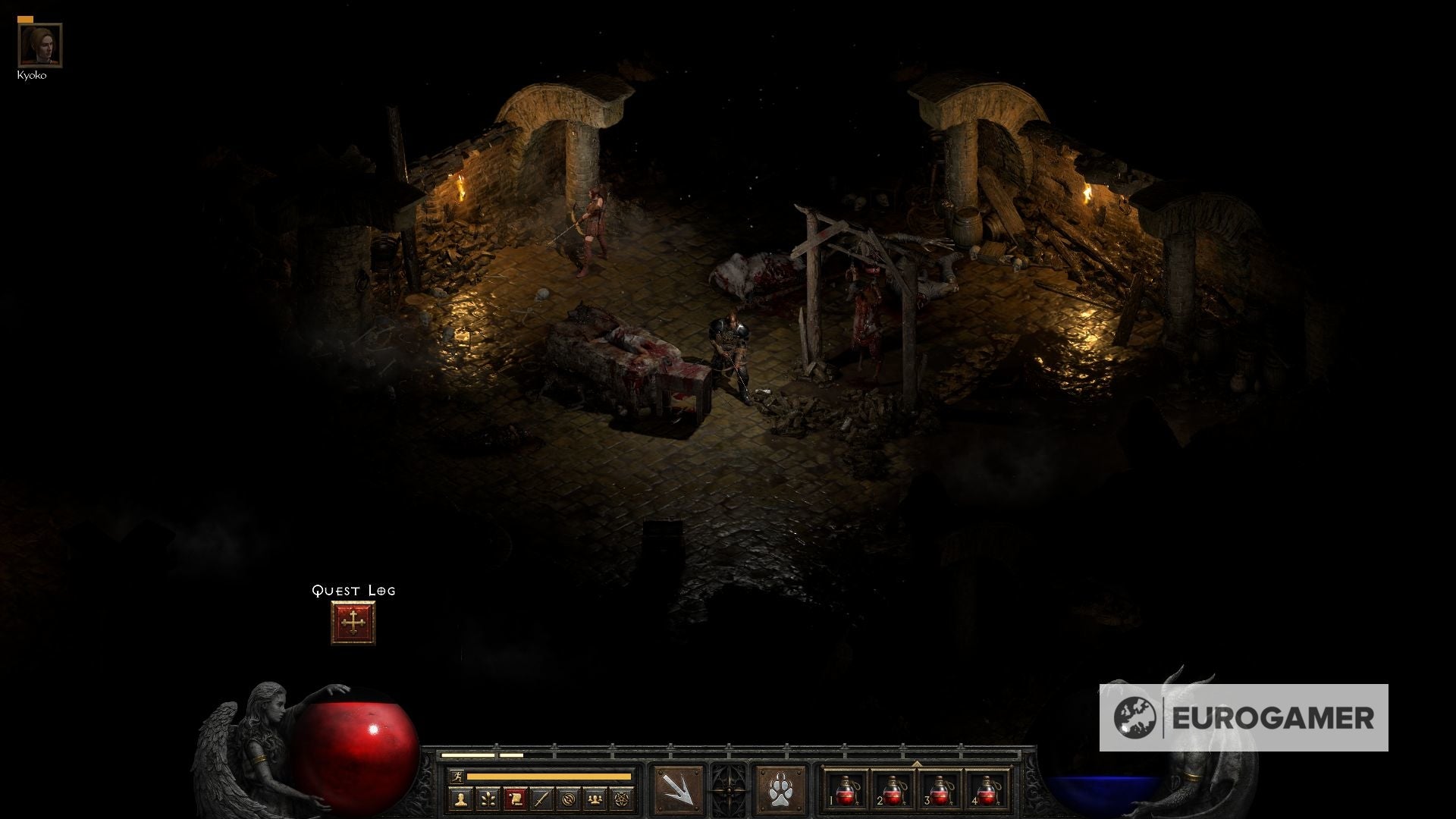Open the Party screen icon
Screen dimensions: 1456x819
595,798
